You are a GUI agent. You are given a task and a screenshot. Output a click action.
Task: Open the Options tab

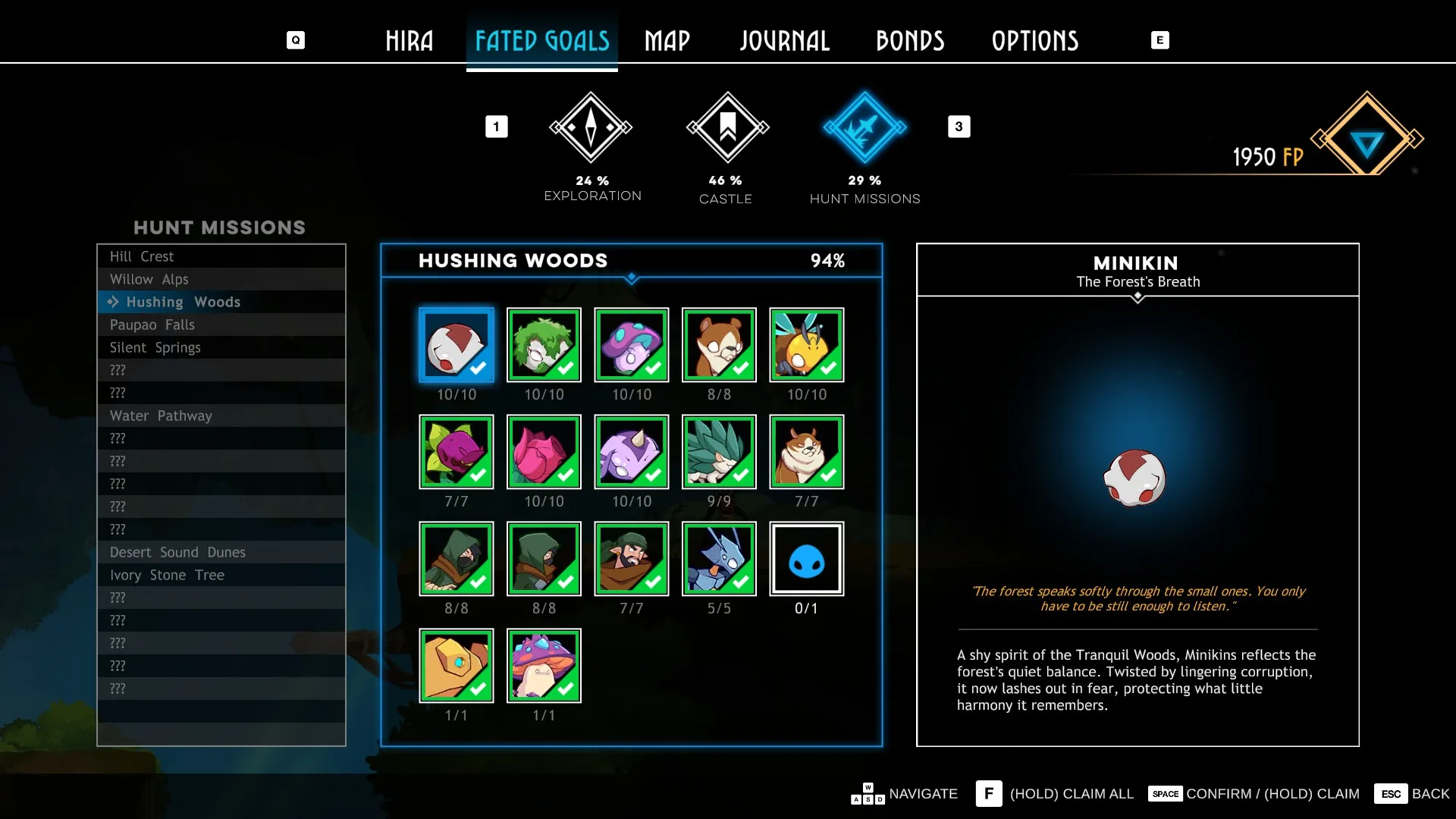tap(1034, 41)
